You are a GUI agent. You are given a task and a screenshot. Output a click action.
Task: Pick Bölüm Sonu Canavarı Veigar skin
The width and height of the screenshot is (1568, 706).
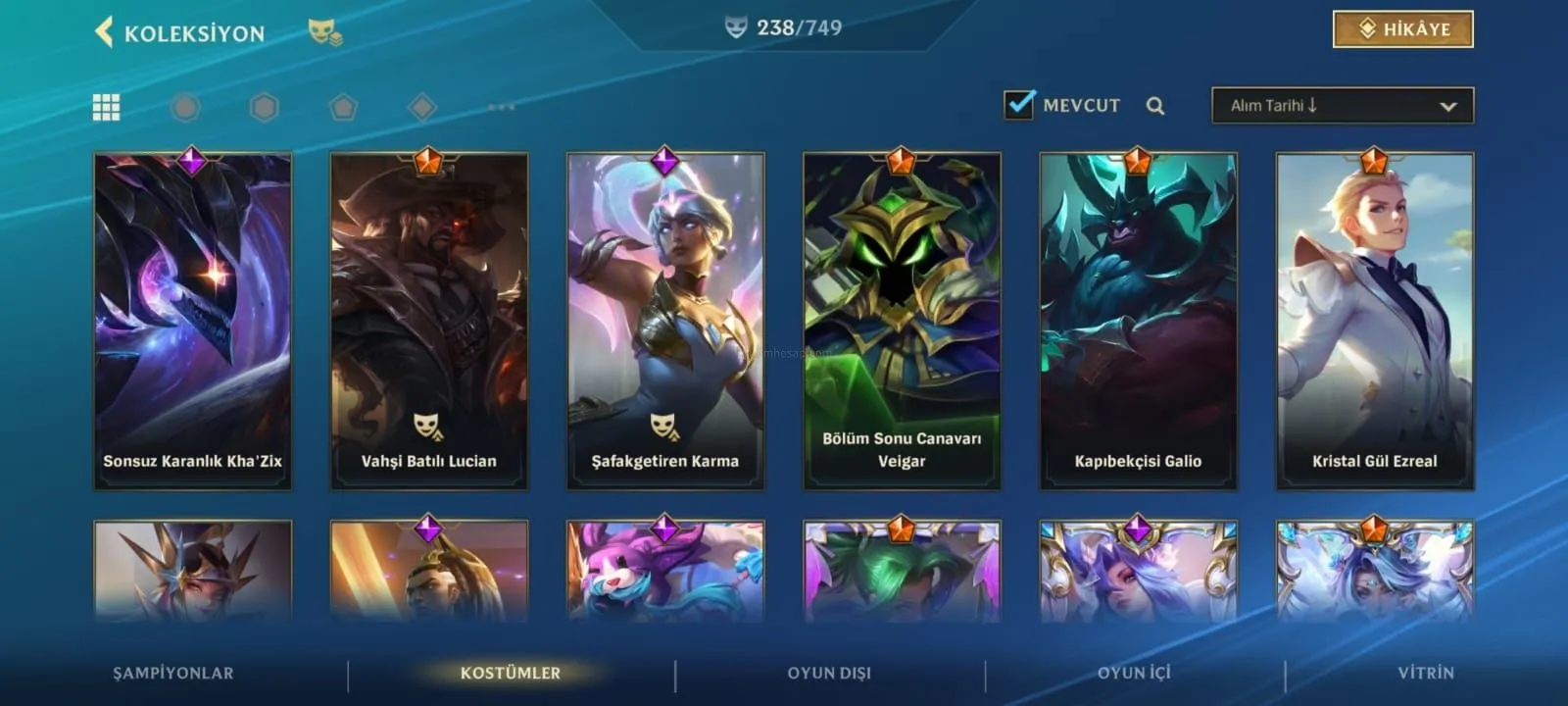tap(902, 320)
